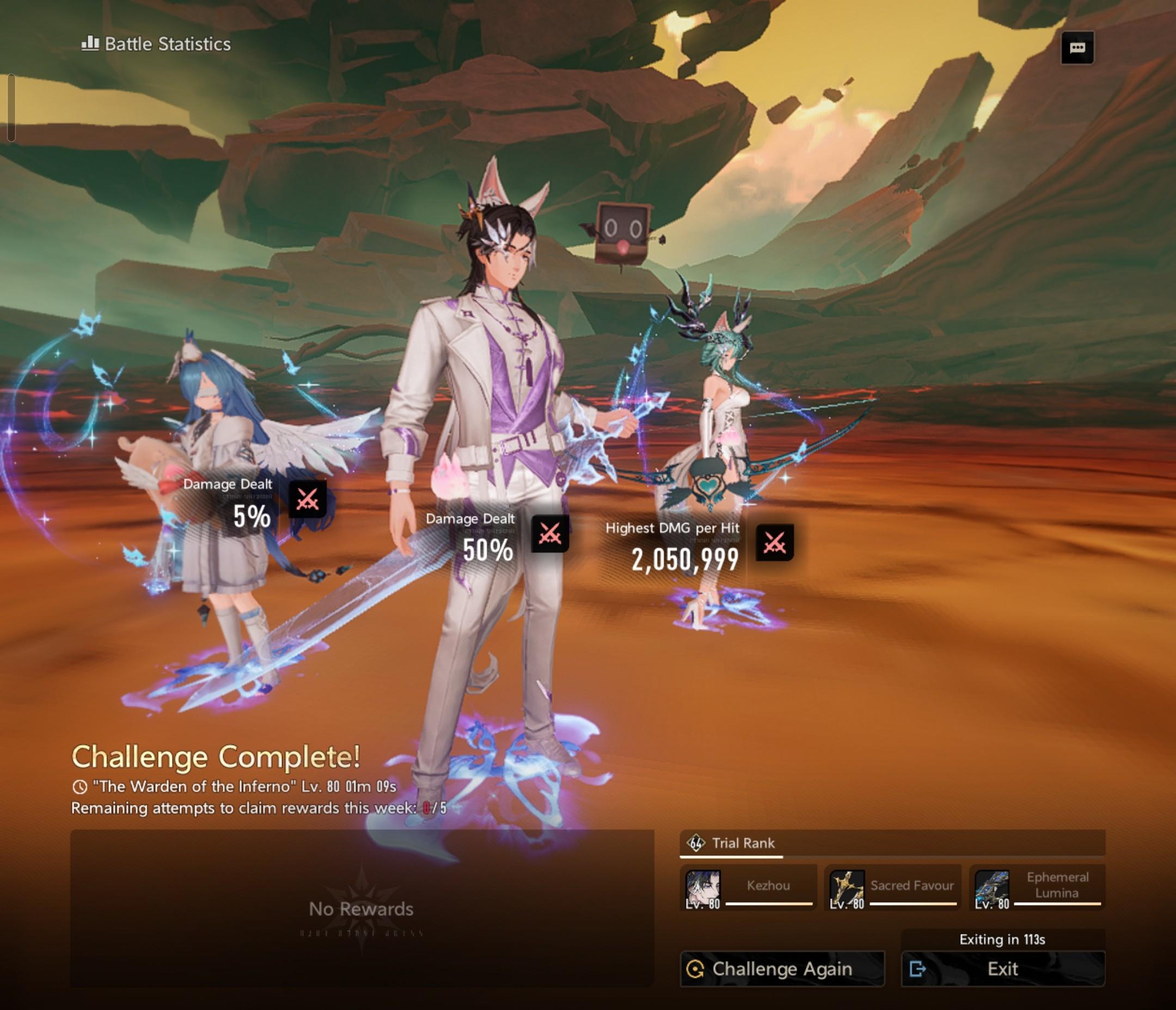Click Challenge Again button
Image resolution: width=1176 pixels, height=1010 pixels.
782,969
